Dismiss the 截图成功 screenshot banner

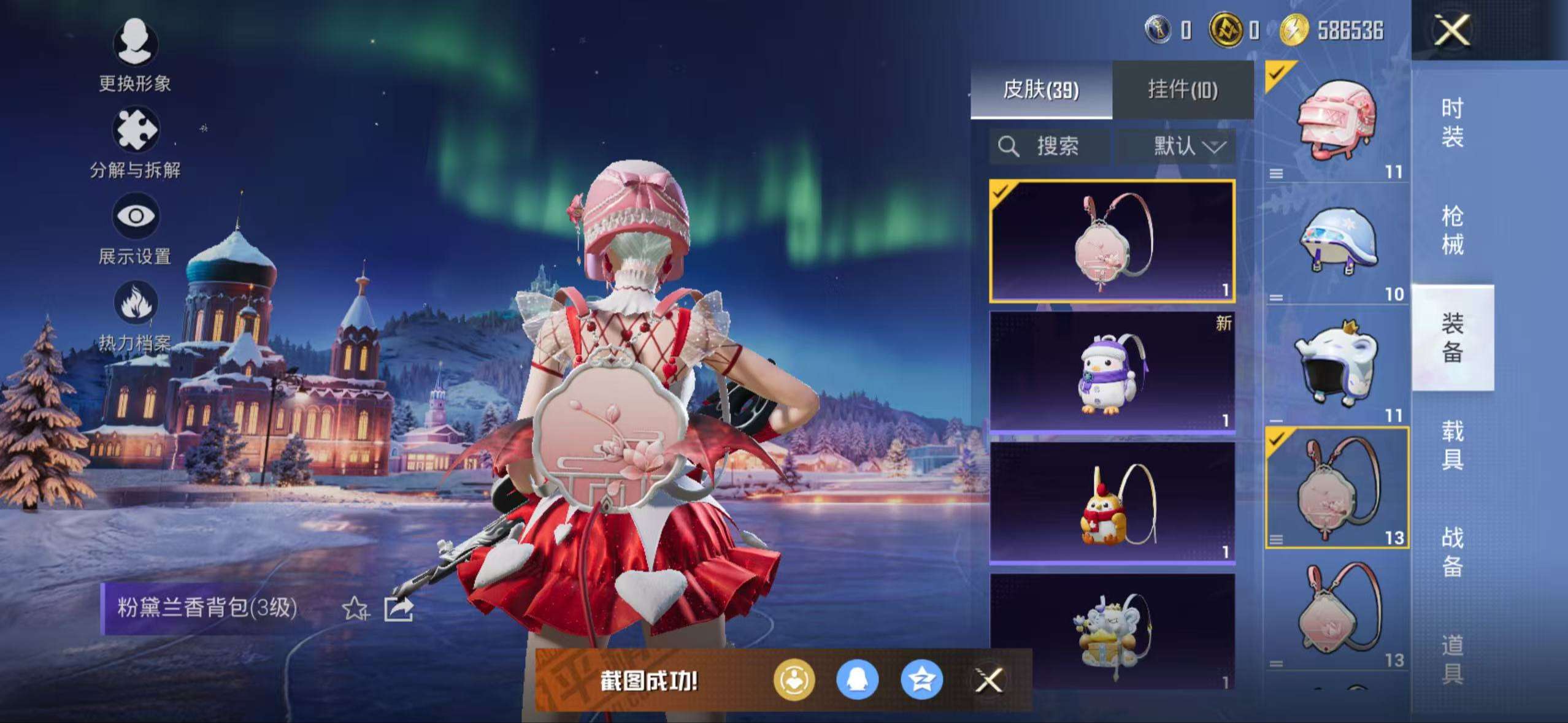(x=989, y=680)
